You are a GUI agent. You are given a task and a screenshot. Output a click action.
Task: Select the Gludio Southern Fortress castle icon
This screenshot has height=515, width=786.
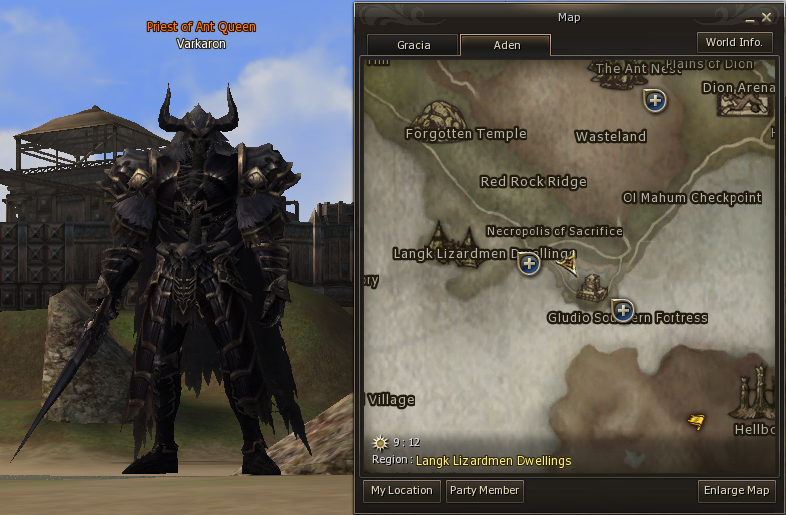tap(591, 287)
